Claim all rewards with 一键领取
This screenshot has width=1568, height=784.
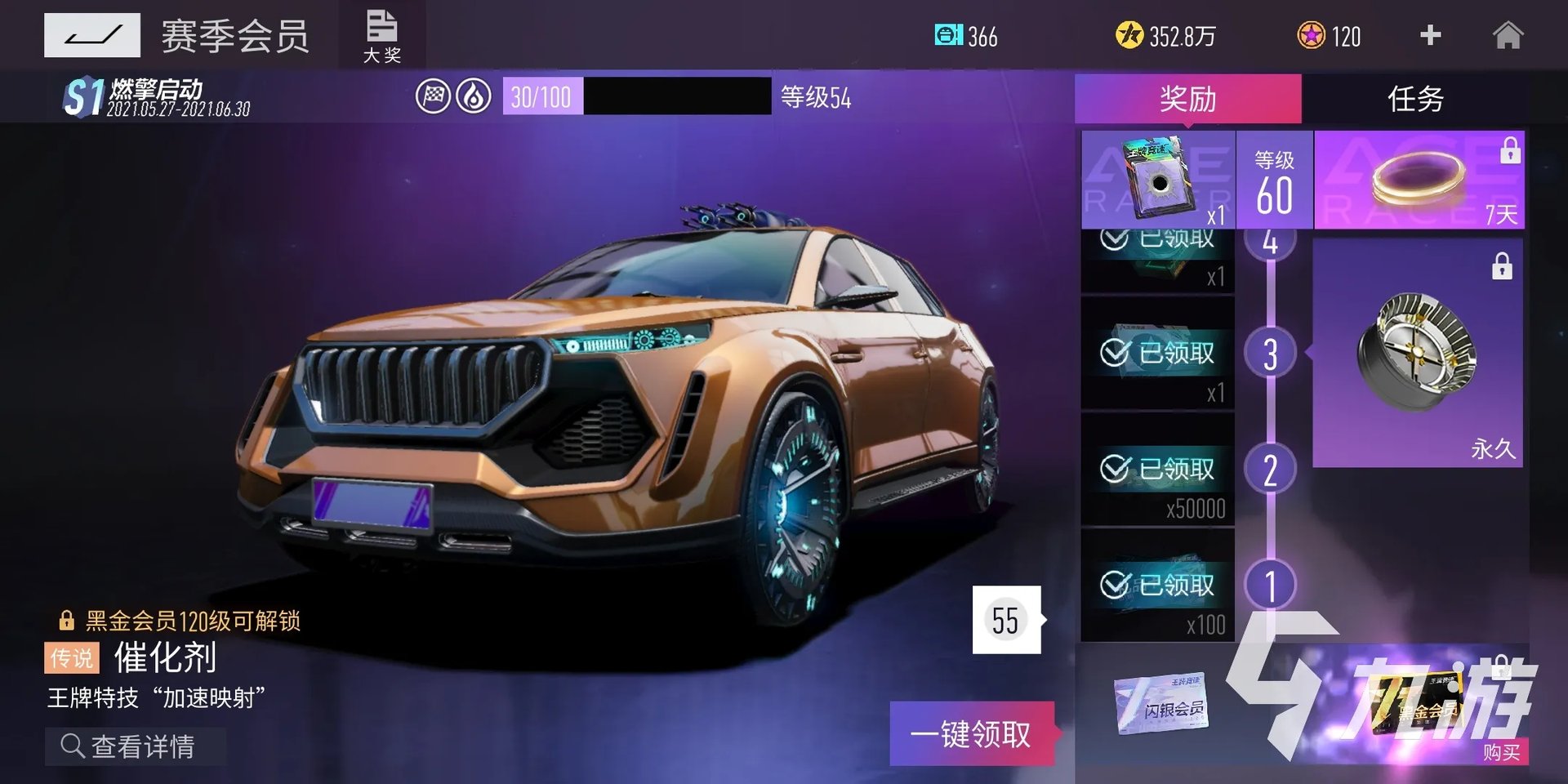click(x=971, y=733)
